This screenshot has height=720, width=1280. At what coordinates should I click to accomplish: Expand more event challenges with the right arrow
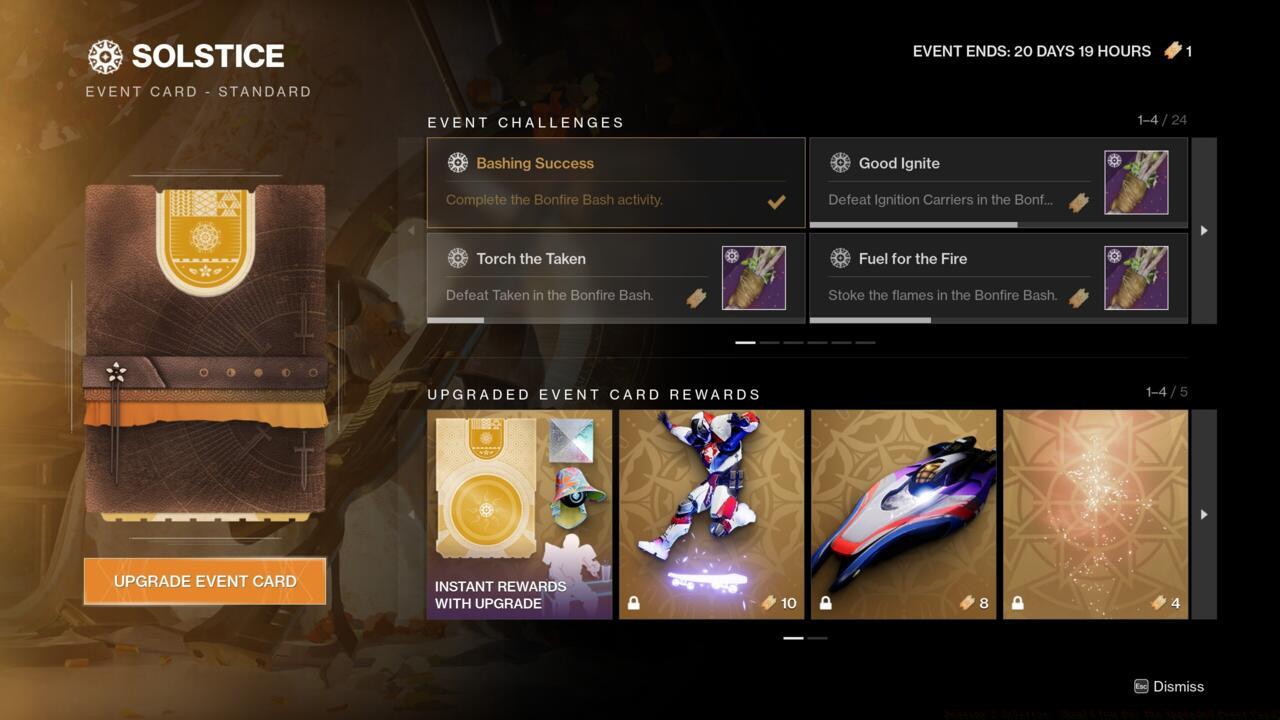[1203, 230]
